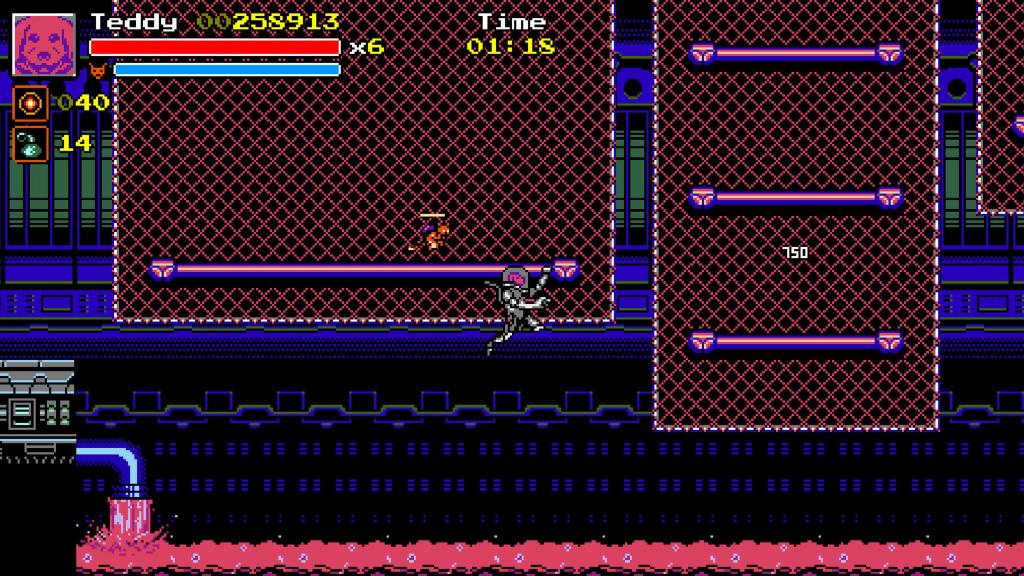
Task: Select the grenade item icon
Action: [30, 143]
